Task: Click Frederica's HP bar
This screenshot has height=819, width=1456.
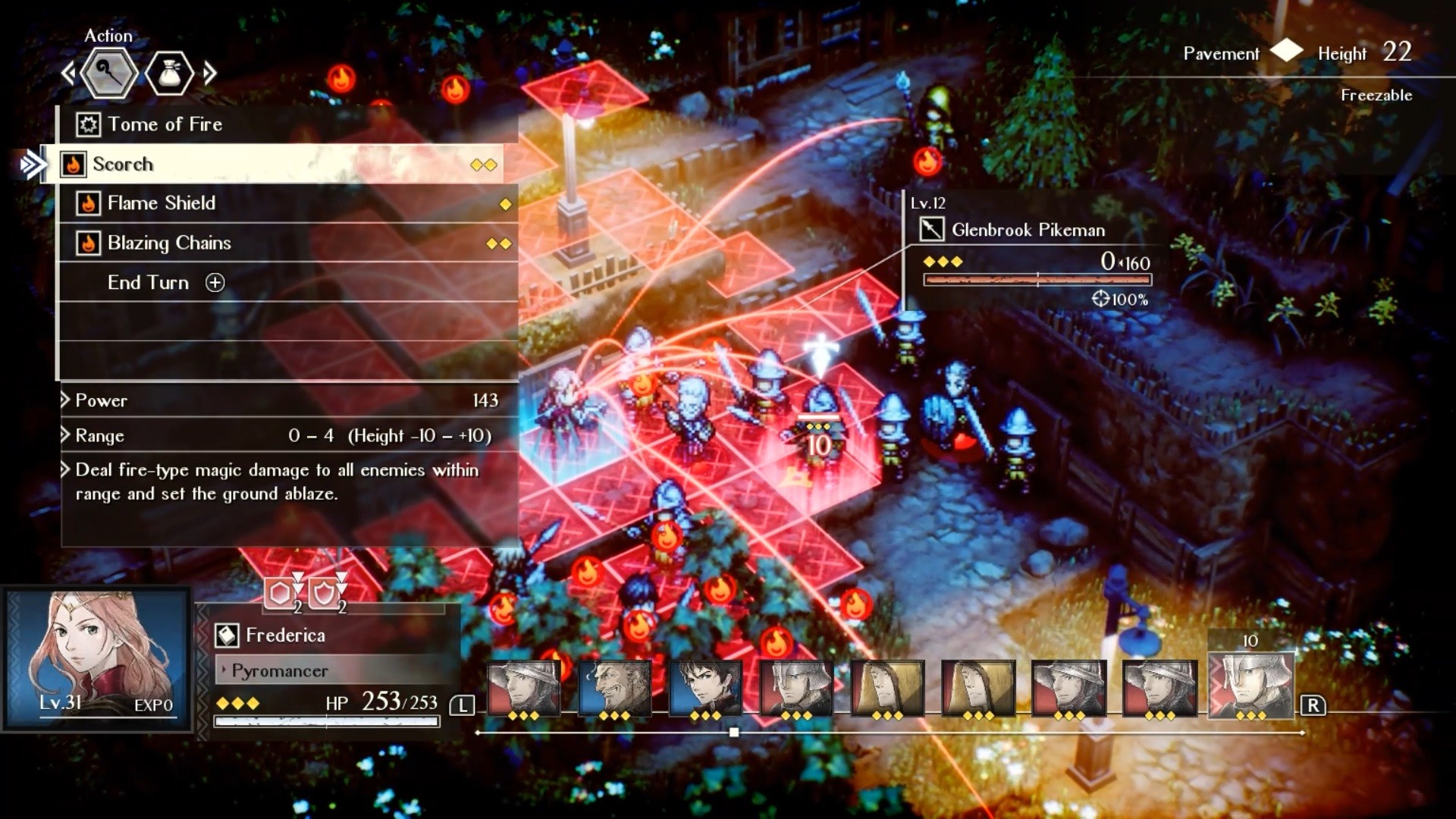Action: (x=326, y=722)
